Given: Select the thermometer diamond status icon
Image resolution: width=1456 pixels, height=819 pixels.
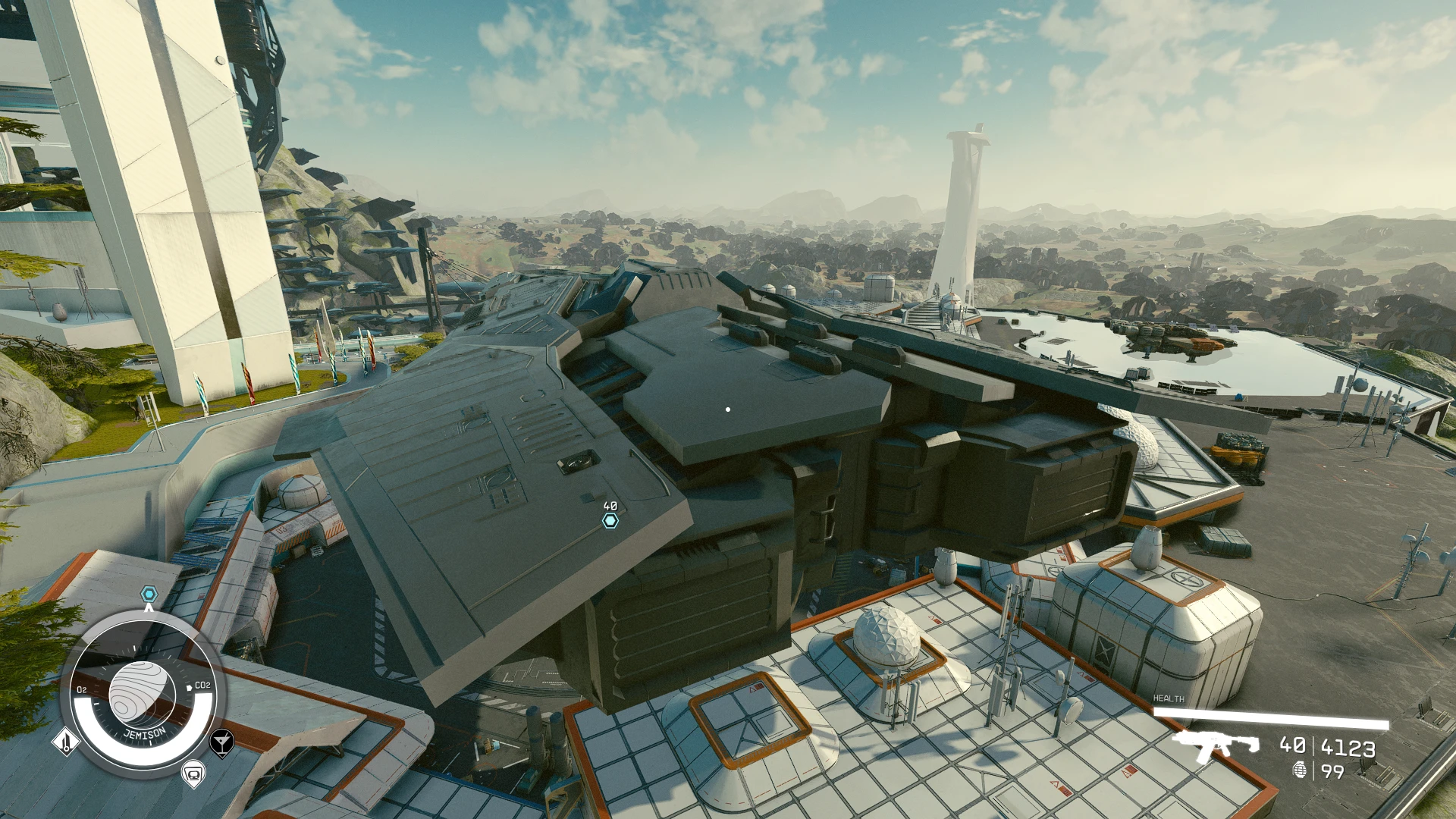Looking at the screenshot, I should click(66, 741).
